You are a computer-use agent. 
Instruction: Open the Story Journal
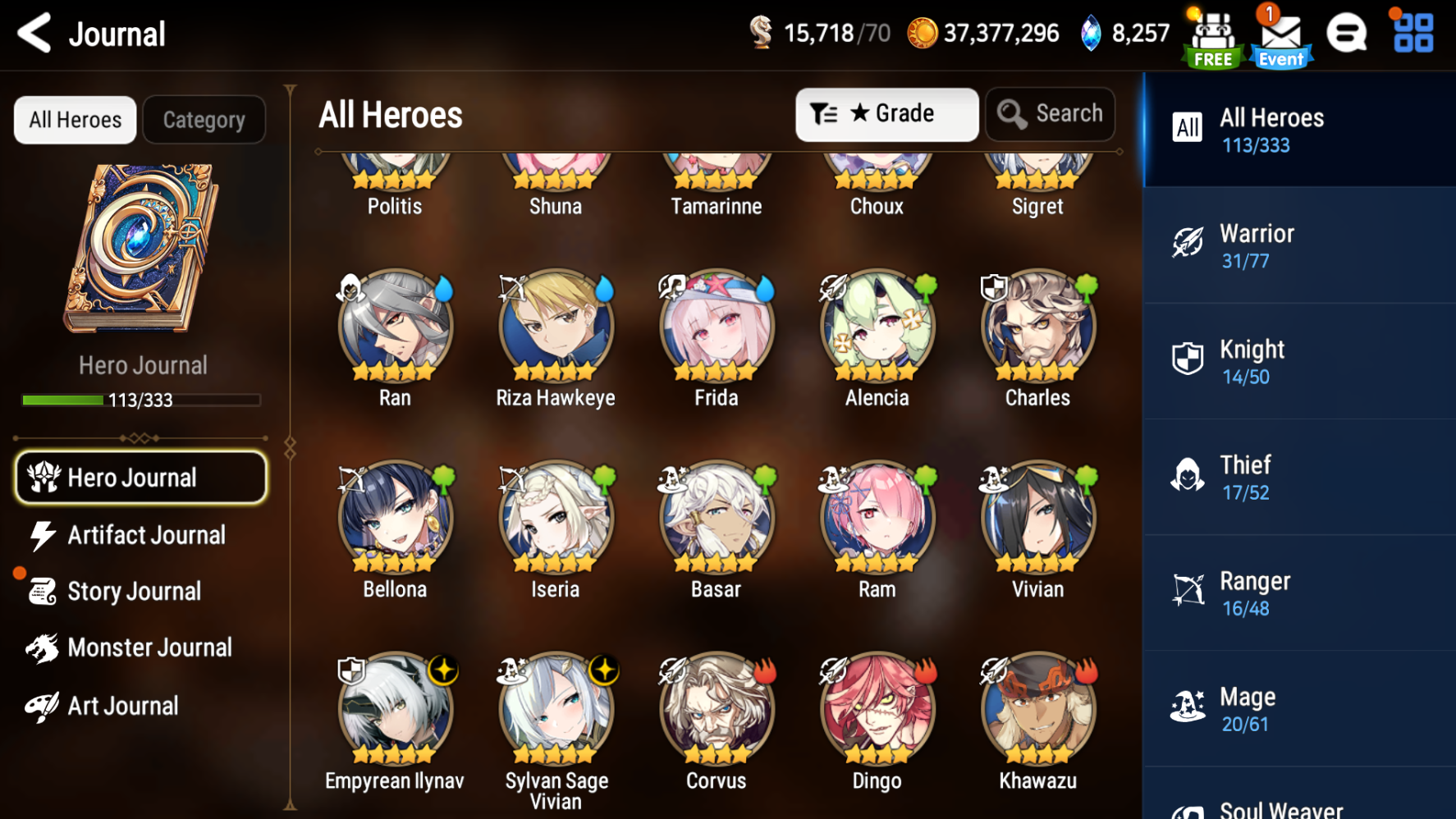133,591
